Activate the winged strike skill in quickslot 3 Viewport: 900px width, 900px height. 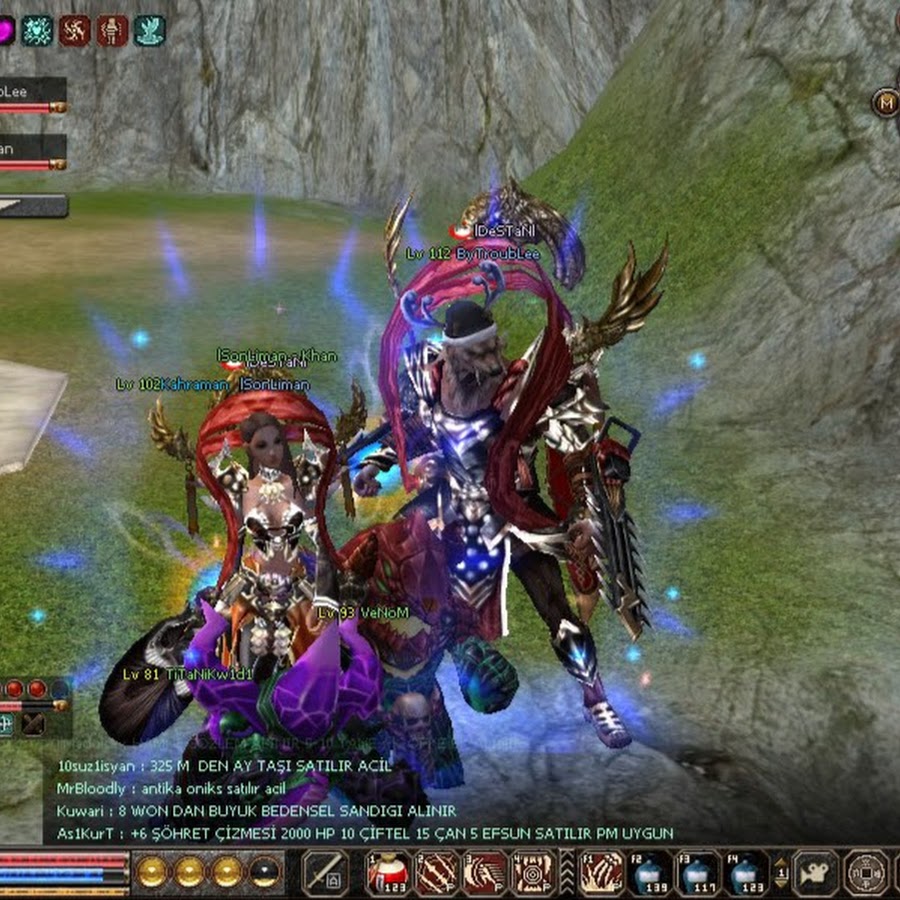[x=485, y=872]
